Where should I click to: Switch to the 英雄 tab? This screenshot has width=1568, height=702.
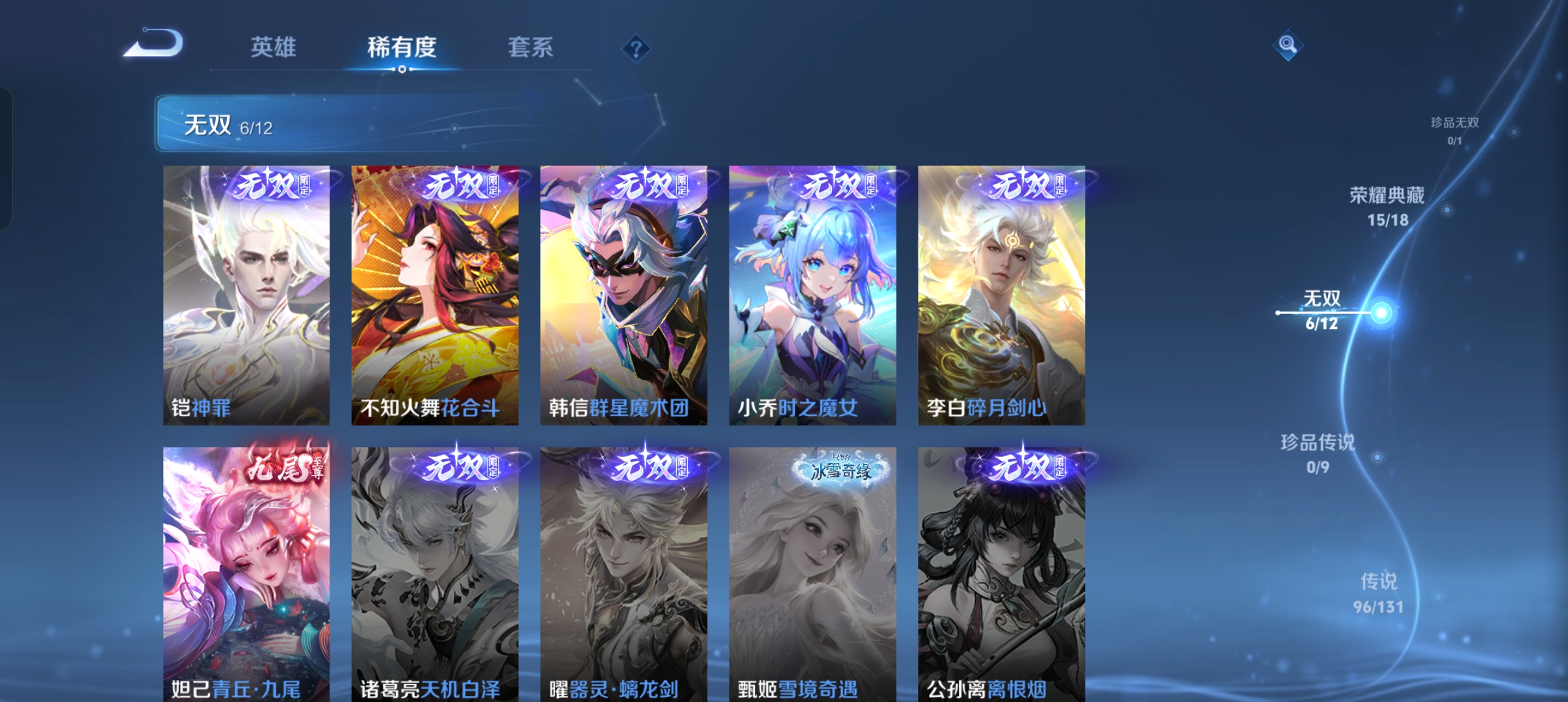(x=273, y=47)
